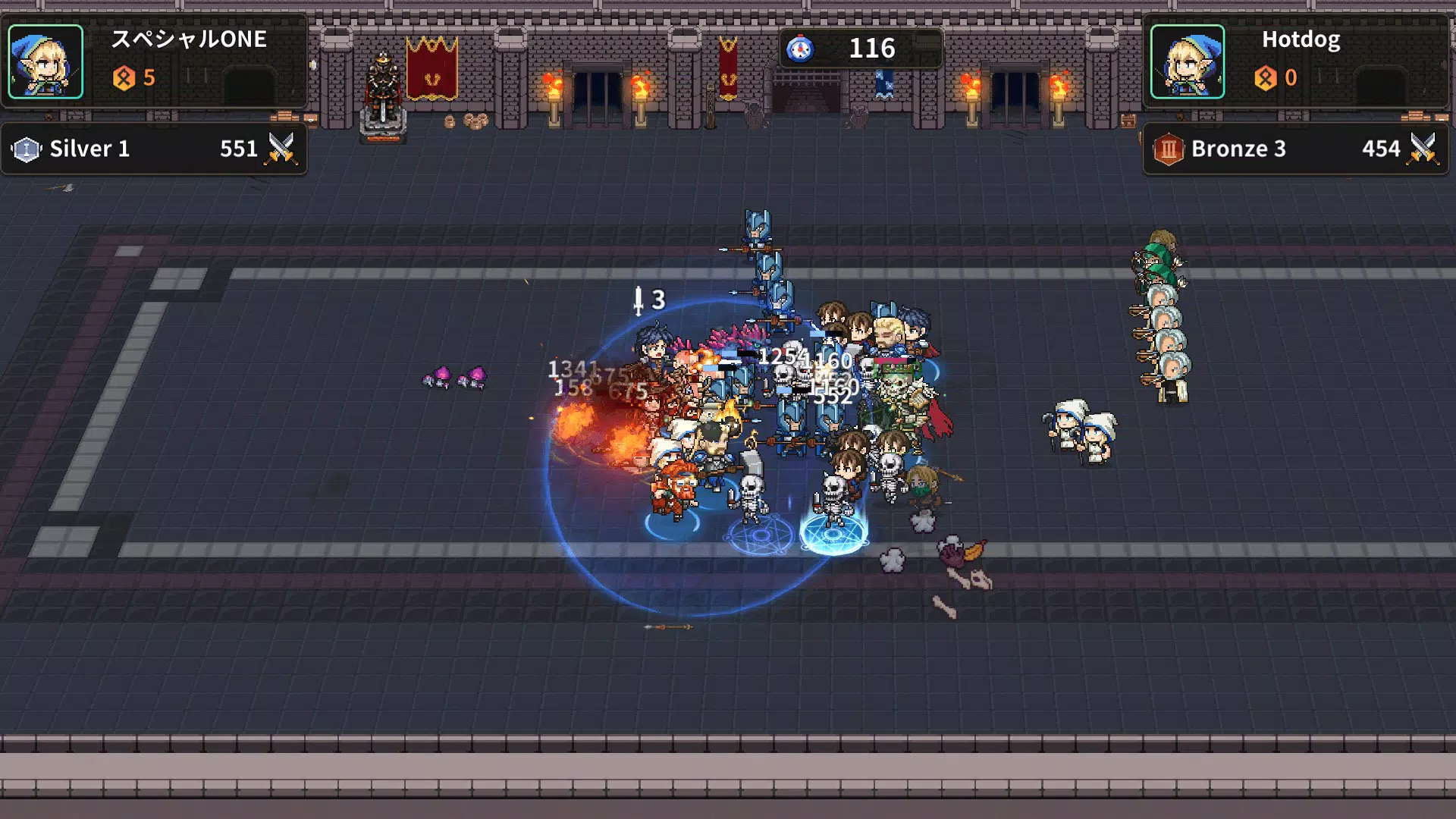Click the score number 454
Viewport: 1456px width, 819px height.
point(1380,149)
